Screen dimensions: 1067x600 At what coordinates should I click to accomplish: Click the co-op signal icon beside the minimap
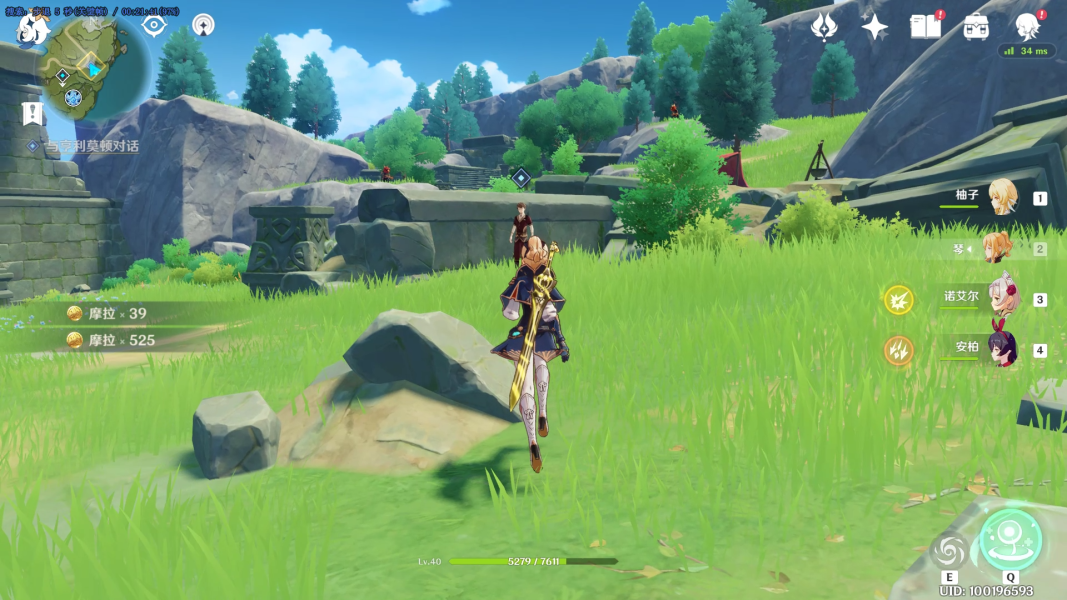203,25
